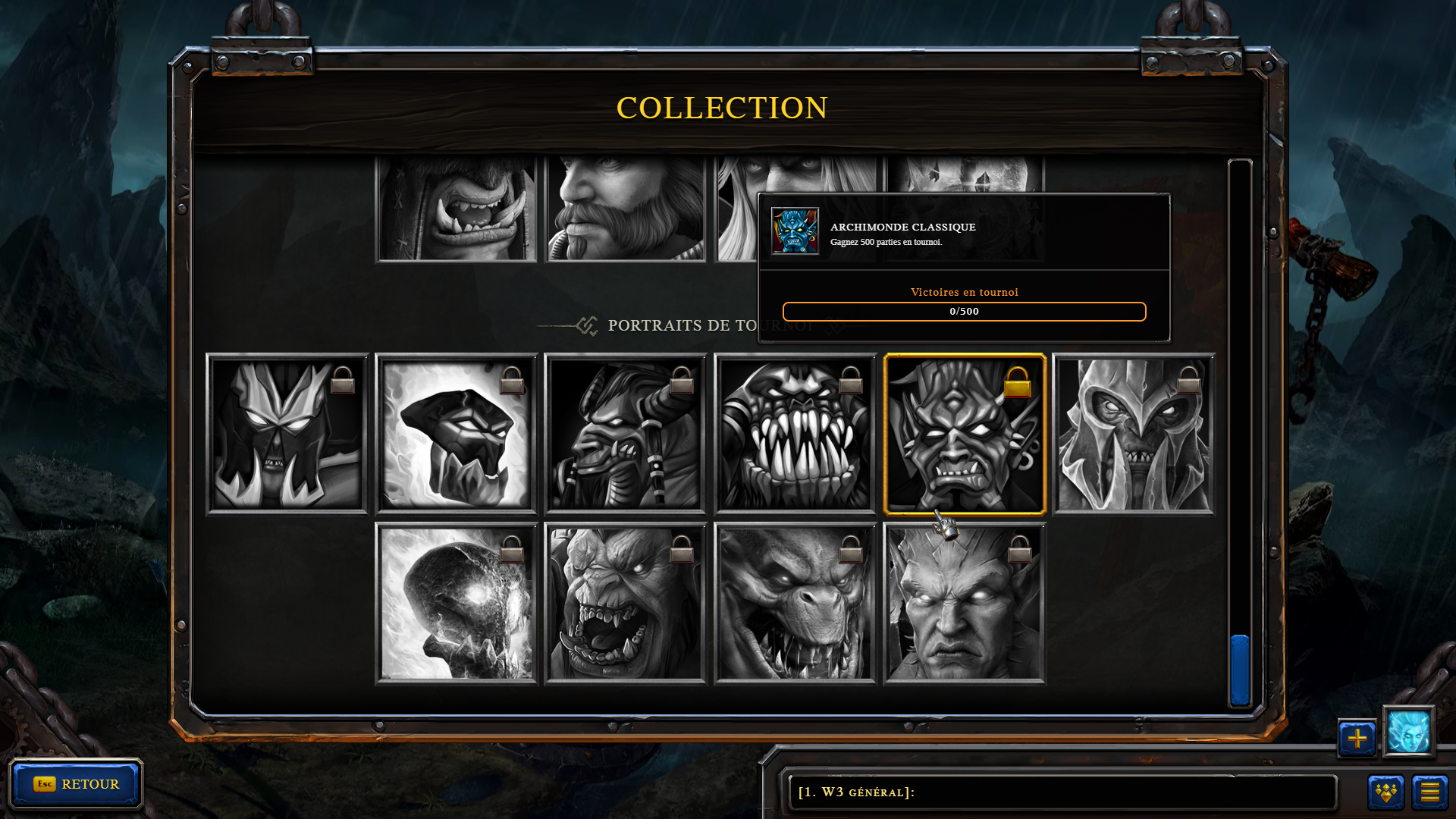1456x819 pixels.
Task: Choose the bearded man portrait
Action: [x=626, y=209]
